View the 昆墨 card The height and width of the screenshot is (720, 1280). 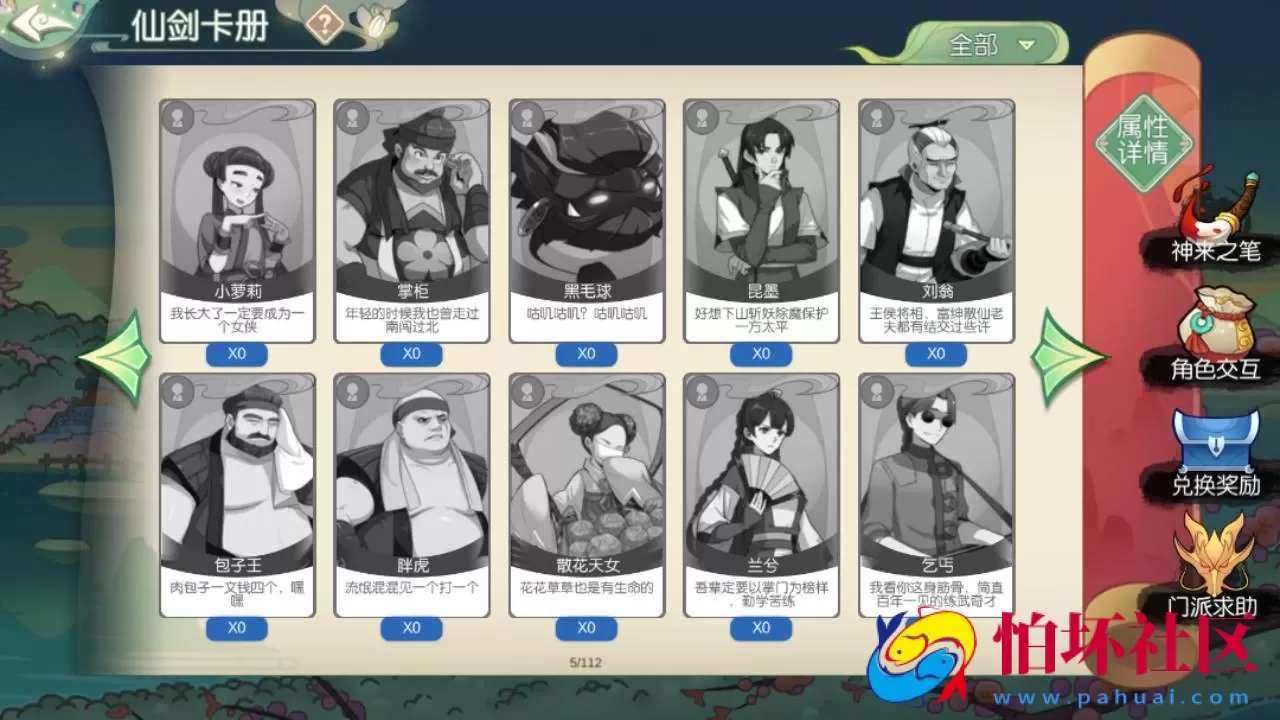(x=761, y=220)
